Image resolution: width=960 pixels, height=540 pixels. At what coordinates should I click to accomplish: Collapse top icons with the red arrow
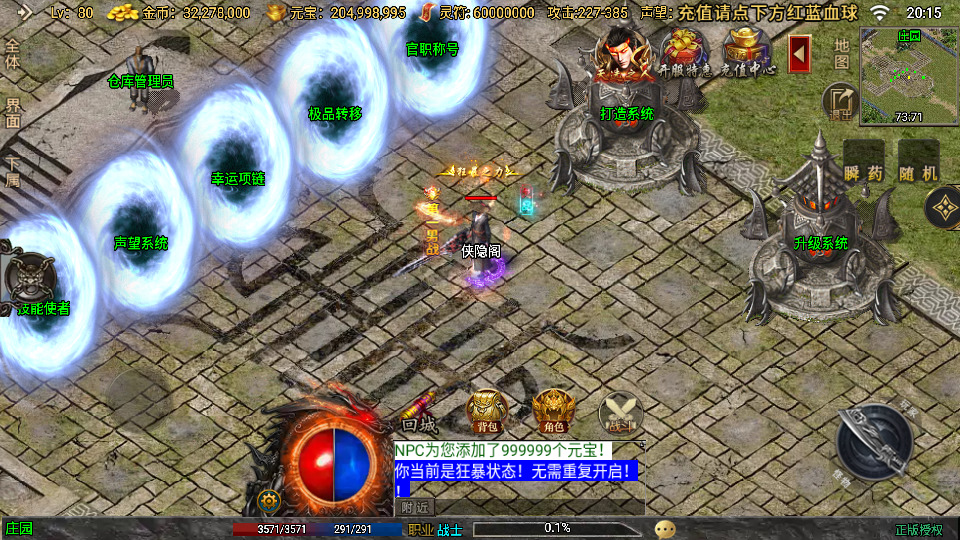pos(799,53)
